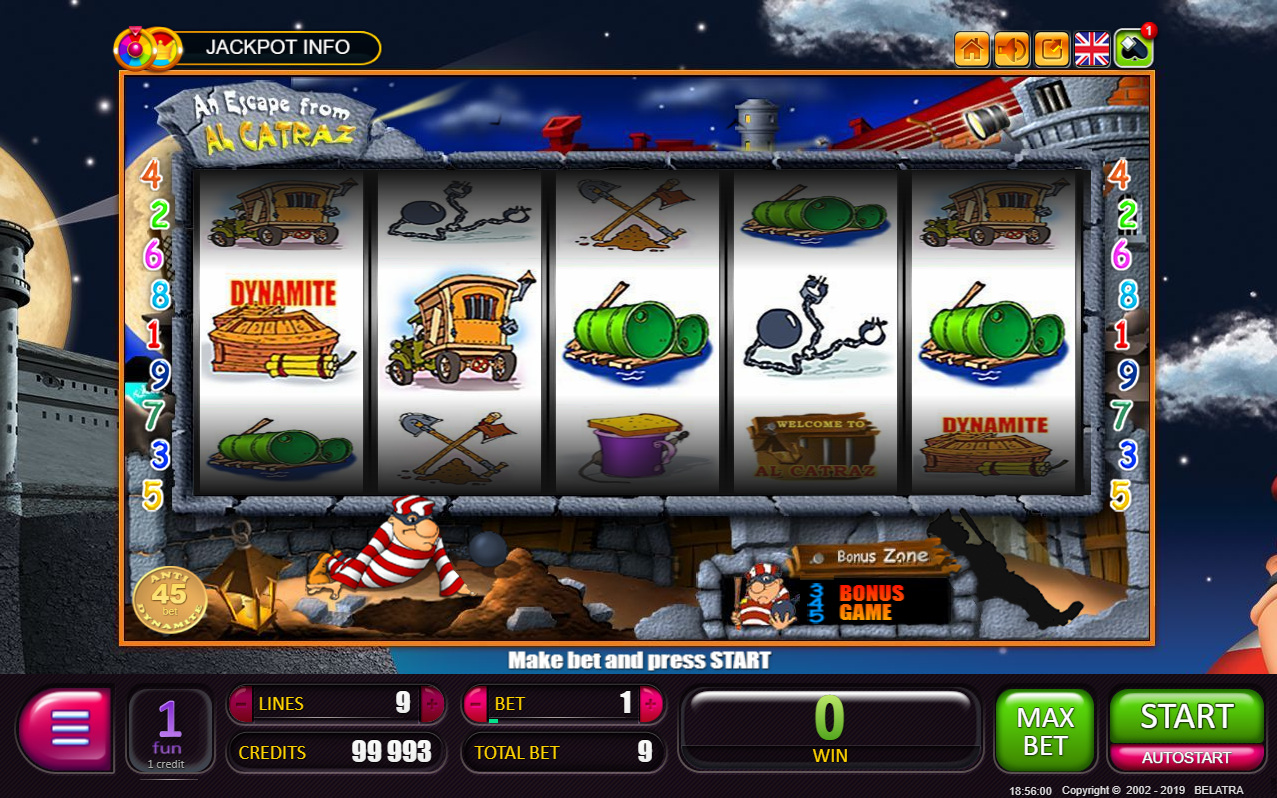Decrease the number of lines
The height and width of the screenshot is (798, 1277).
point(242,704)
